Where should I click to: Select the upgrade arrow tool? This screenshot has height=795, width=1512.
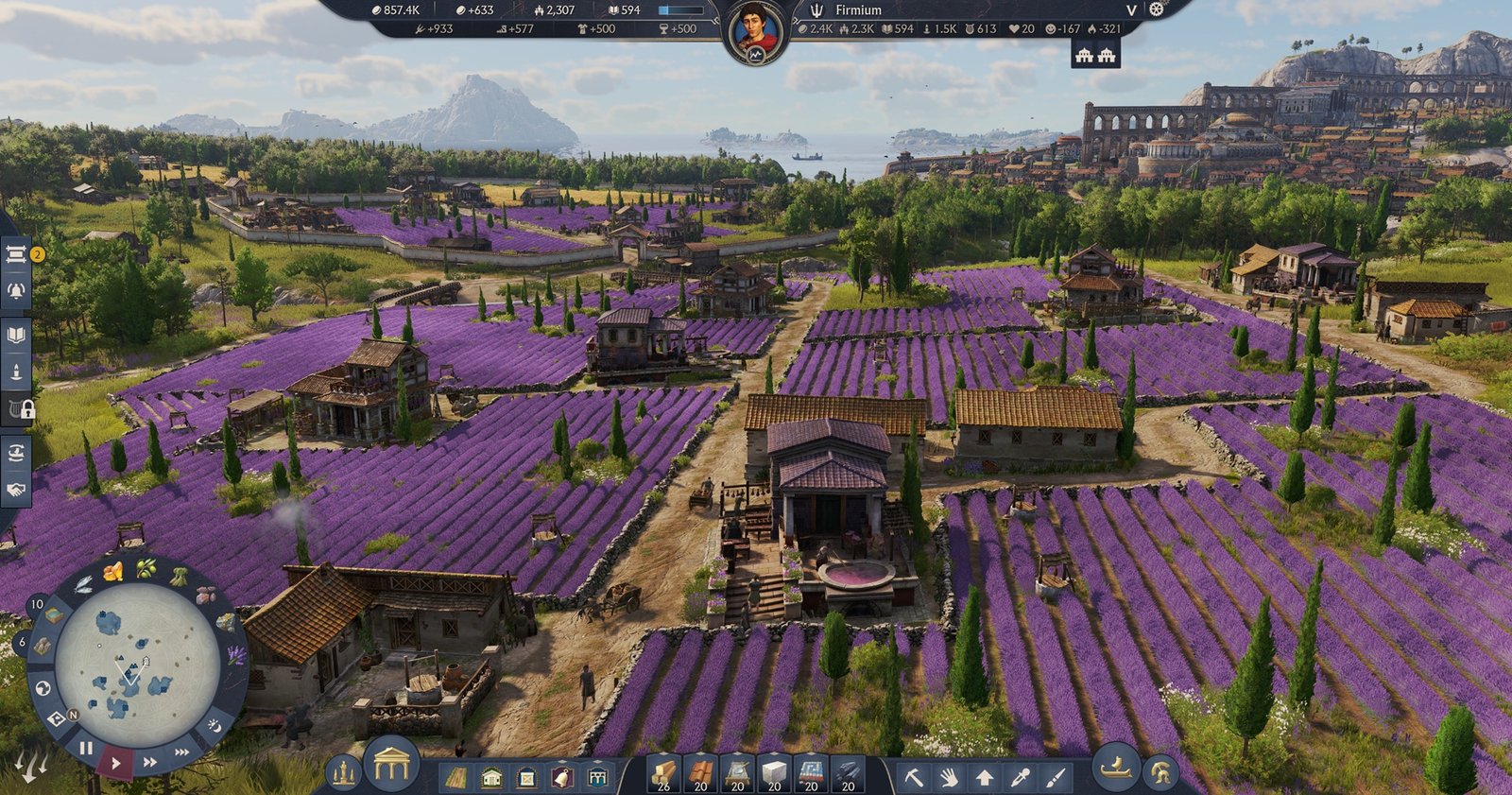pos(984,778)
